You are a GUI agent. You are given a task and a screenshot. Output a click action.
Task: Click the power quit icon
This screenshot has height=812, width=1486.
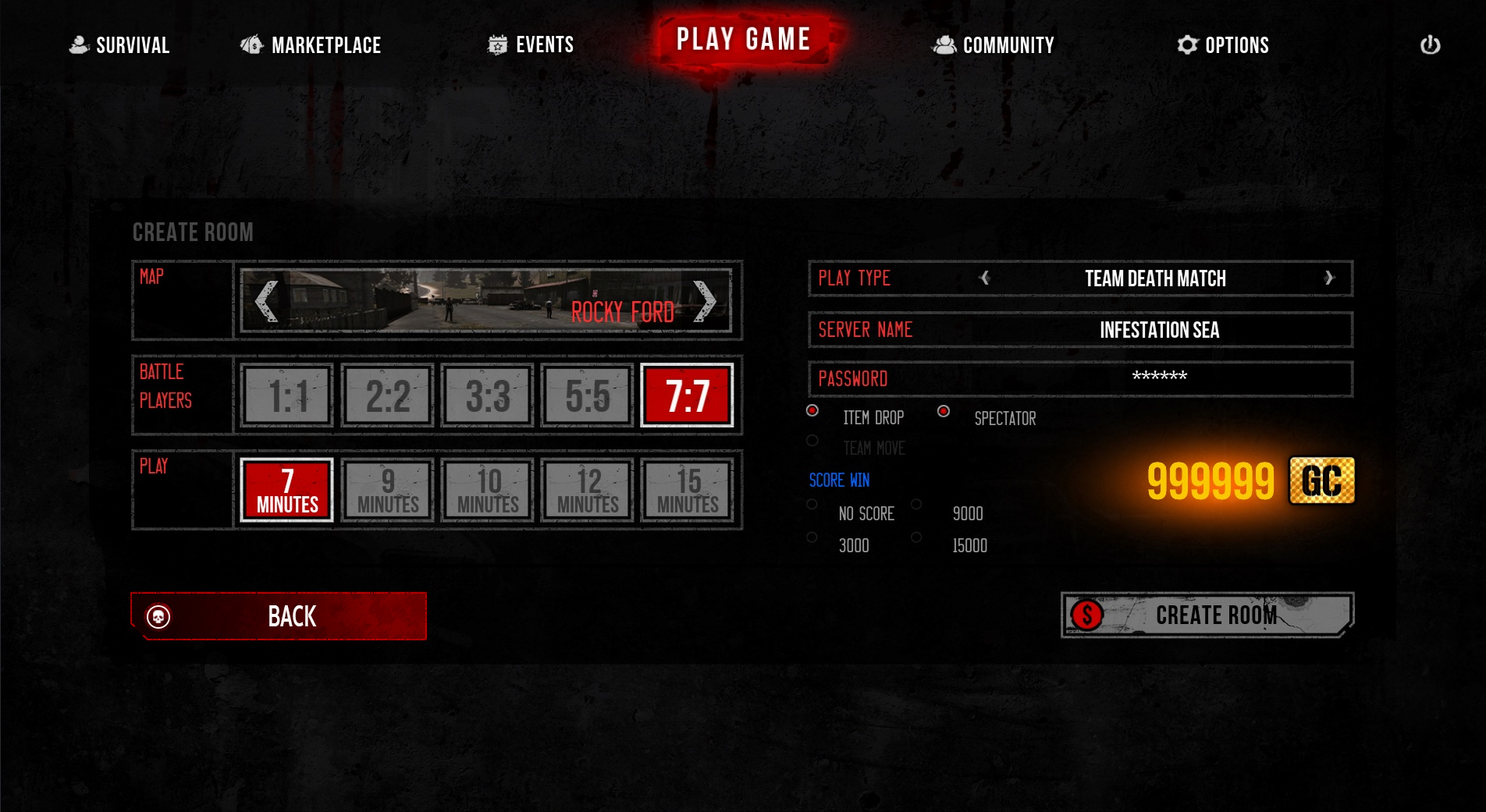(x=1430, y=45)
